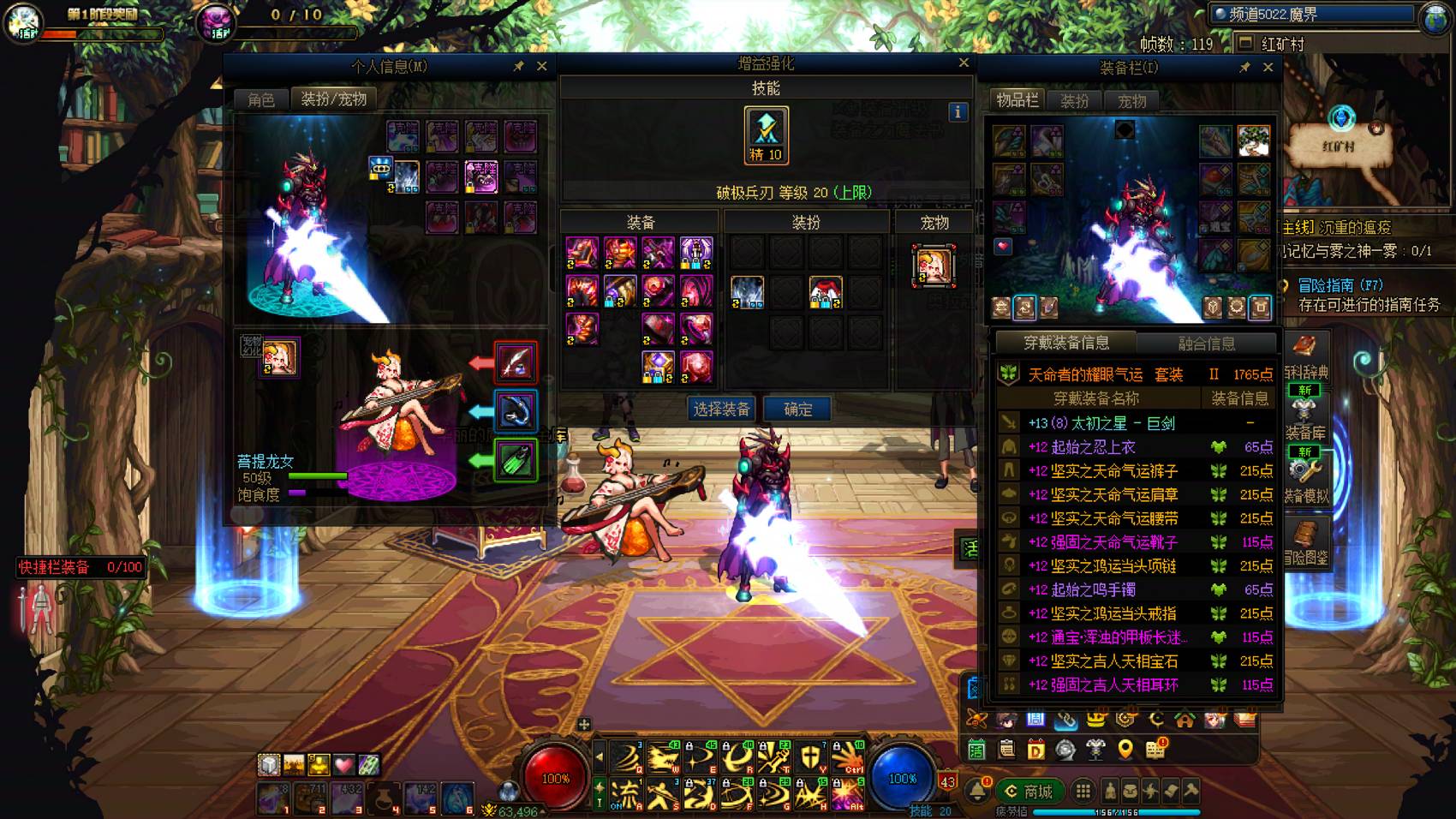Open the 冒险指南 (F7) link
The image size is (1456, 819).
click(1340, 285)
